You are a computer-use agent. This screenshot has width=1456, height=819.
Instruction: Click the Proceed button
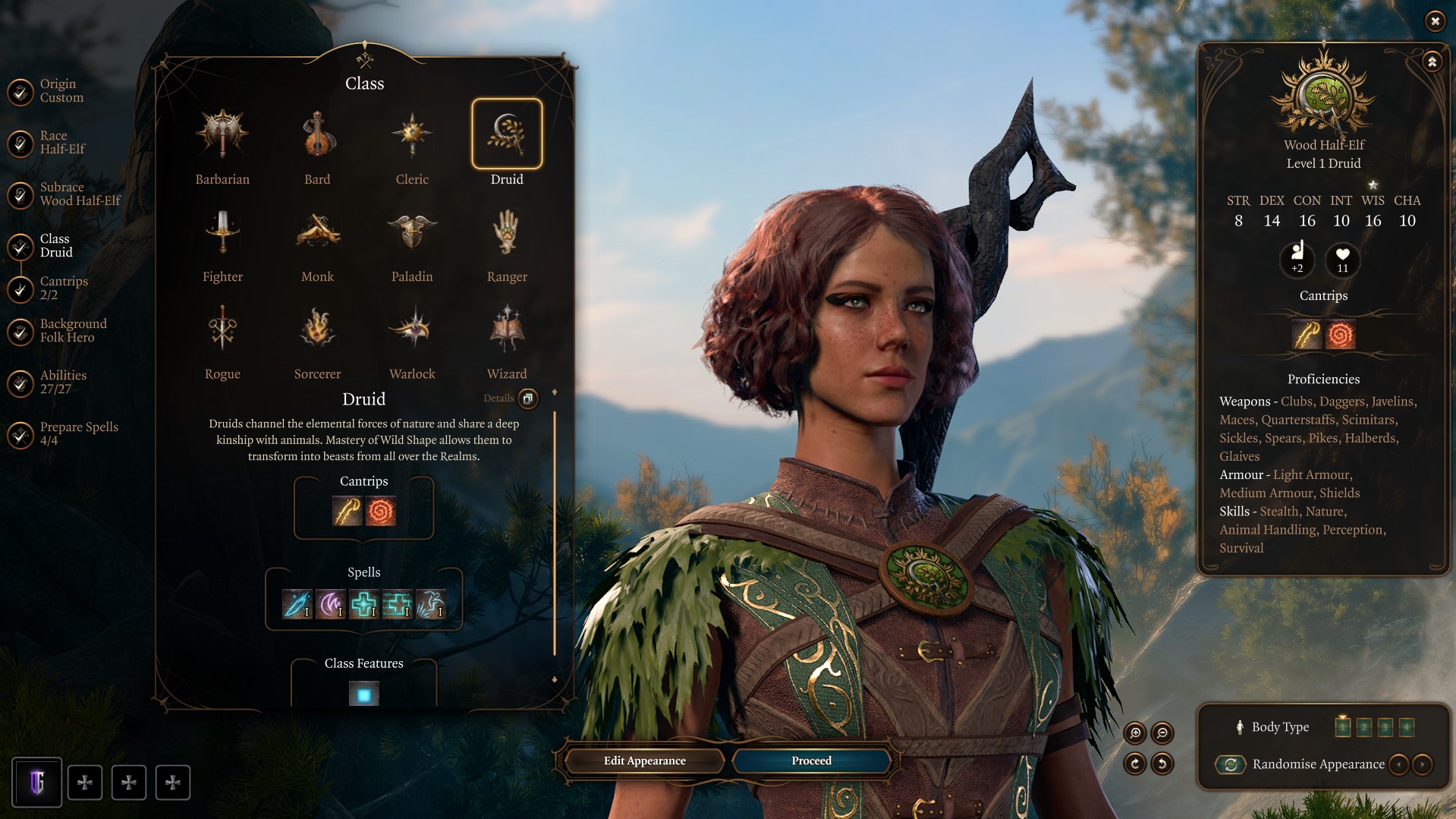pyautogui.click(x=810, y=760)
